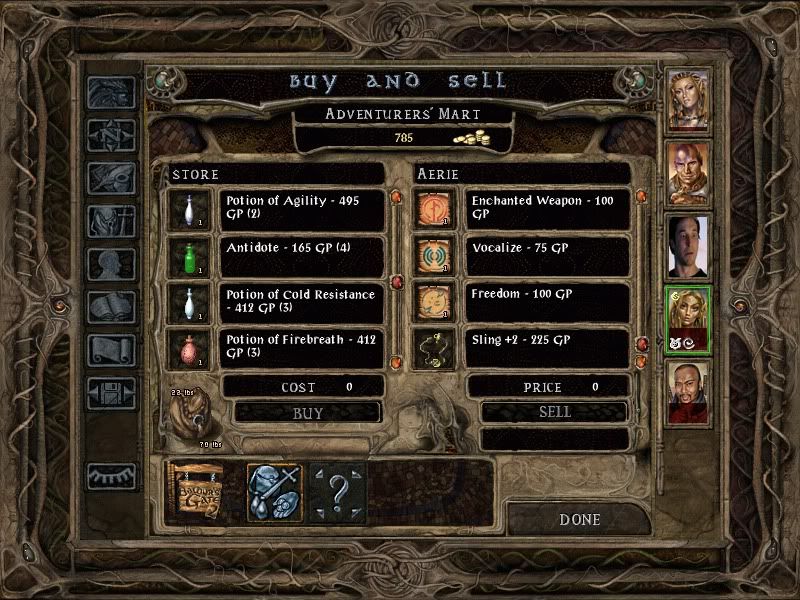Switch to the steal items panel
The height and width of the screenshot is (600, 800).
[274, 491]
